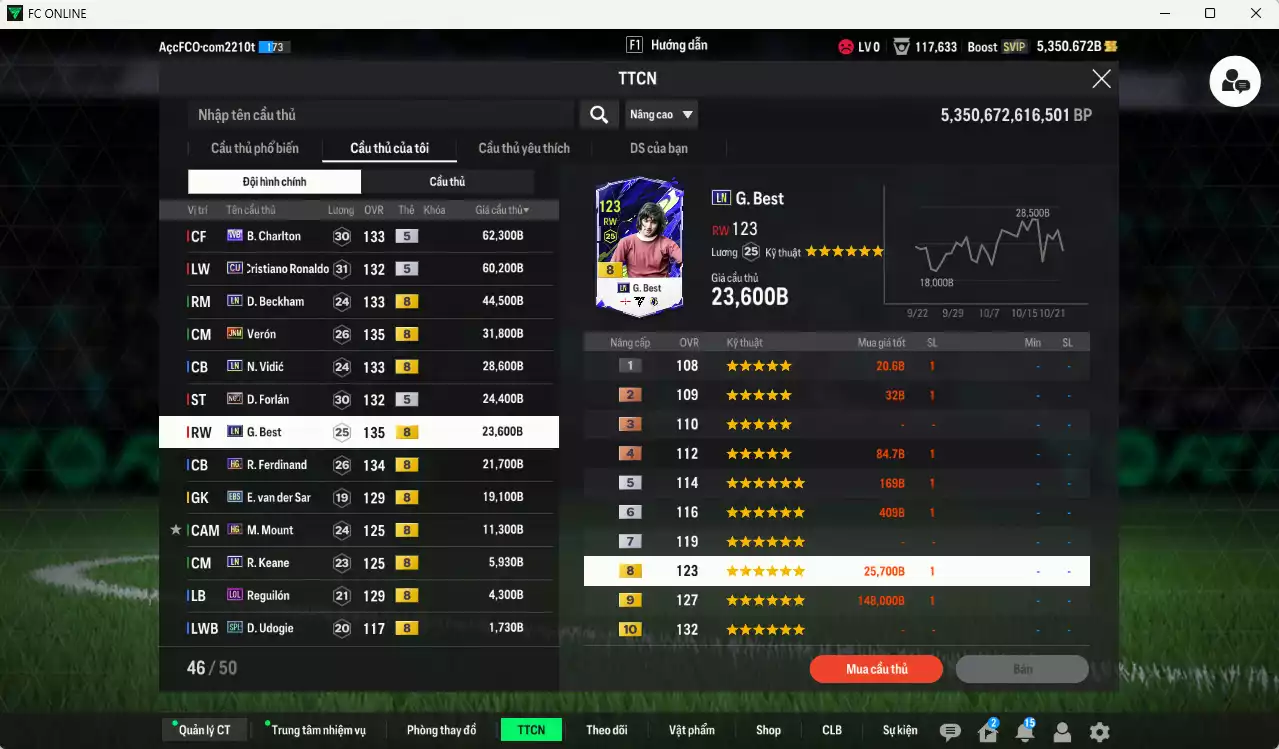Open the Nâng cao dropdown
The image size is (1279, 749).
click(x=661, y=115)
